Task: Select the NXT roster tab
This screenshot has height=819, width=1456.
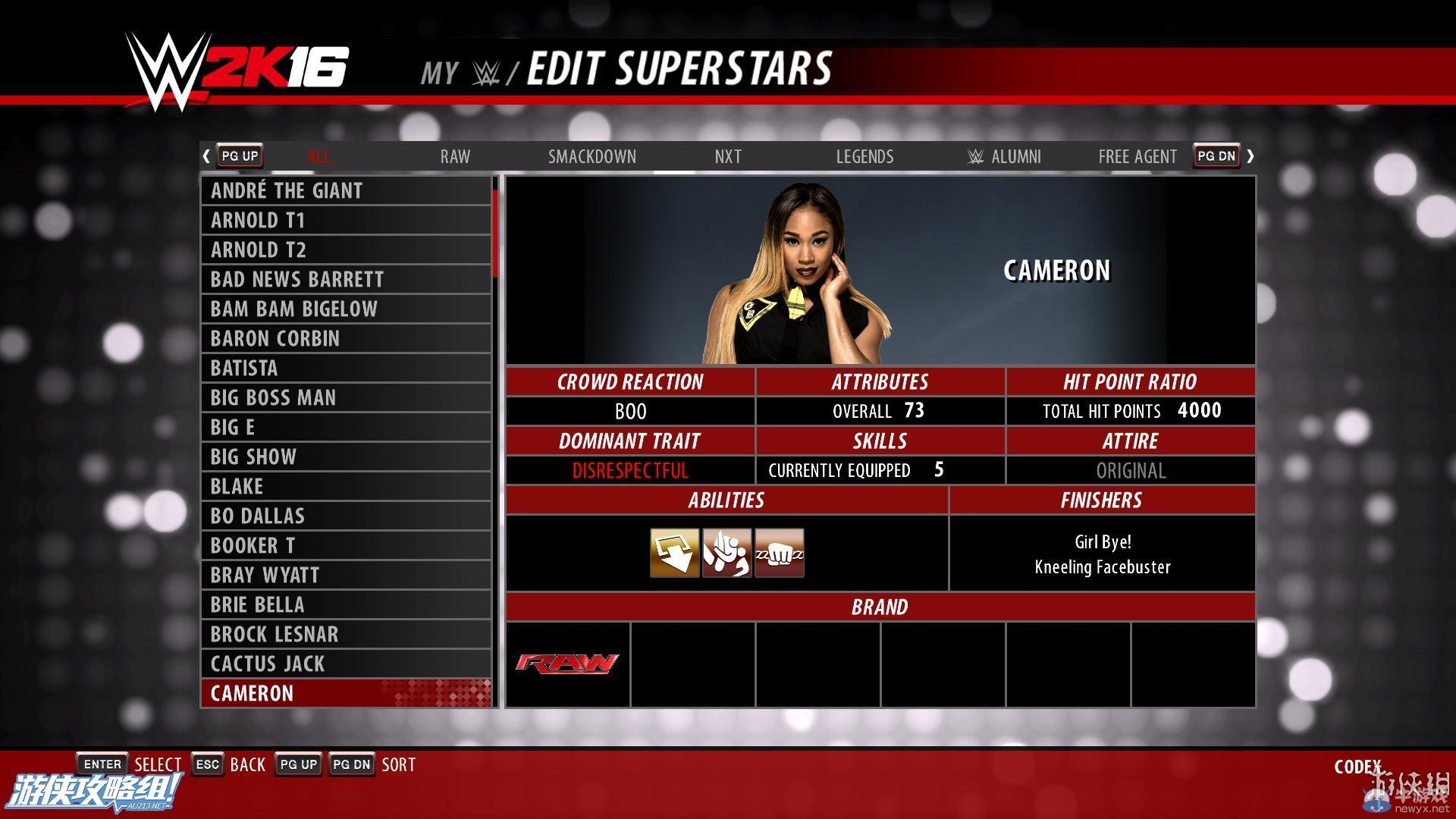Action: (x=727, y=156)
